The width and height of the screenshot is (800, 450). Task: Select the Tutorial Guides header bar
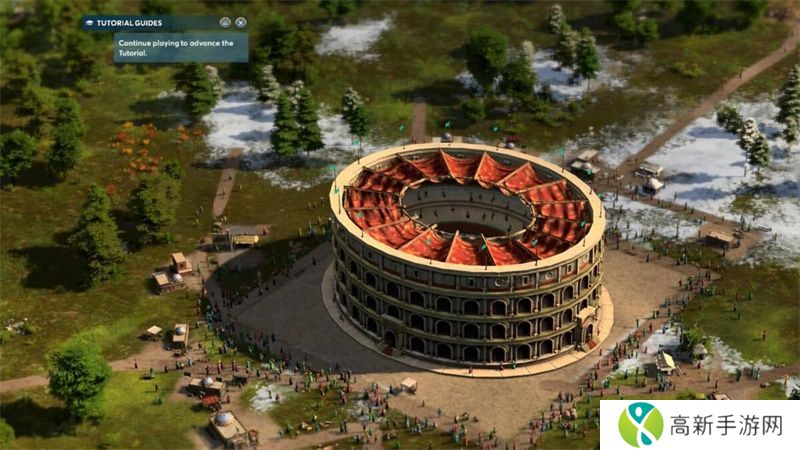point(150,22)
